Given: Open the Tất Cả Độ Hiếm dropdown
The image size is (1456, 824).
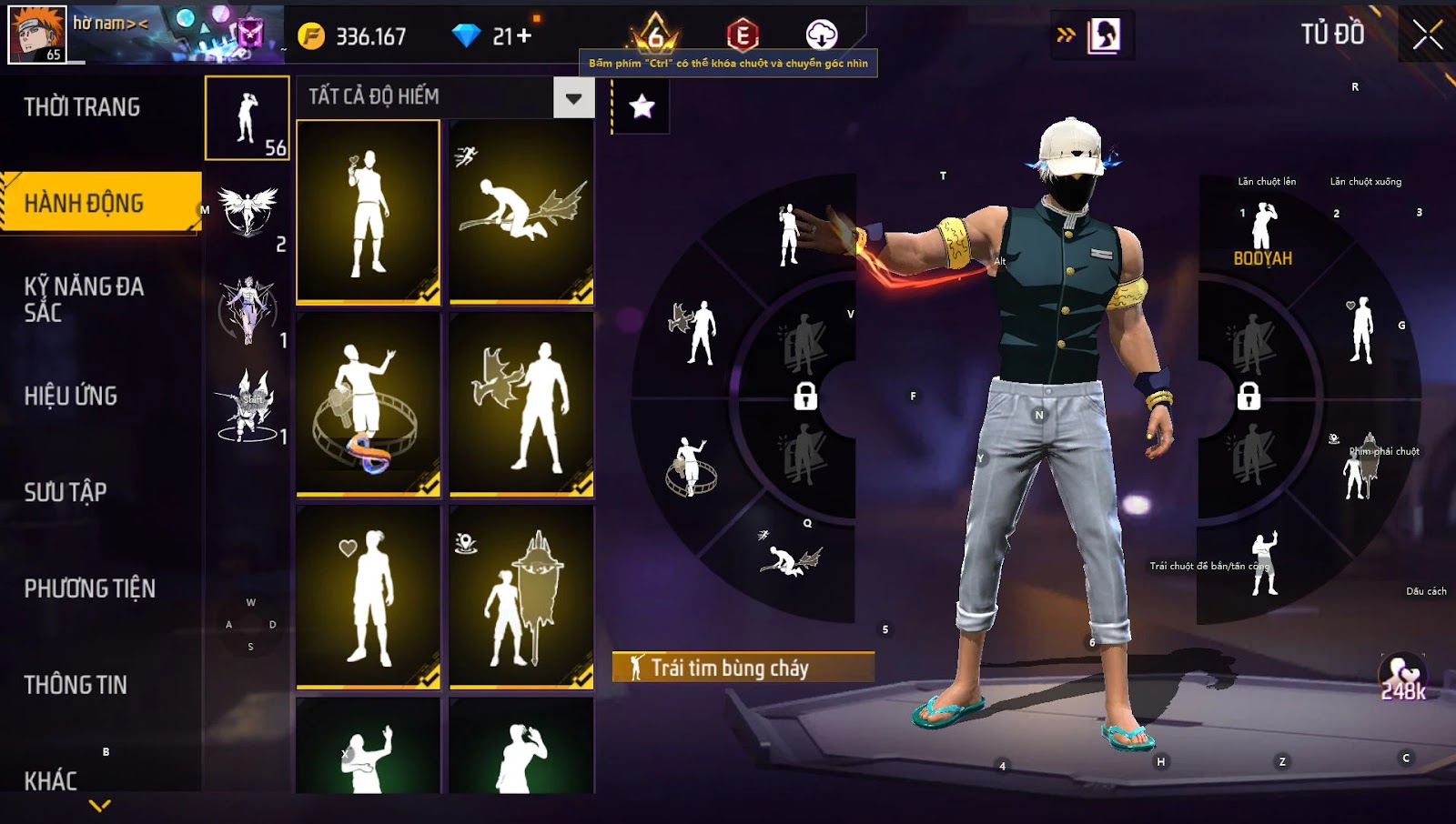Looking at the screenshot, I should click(573, 97).
